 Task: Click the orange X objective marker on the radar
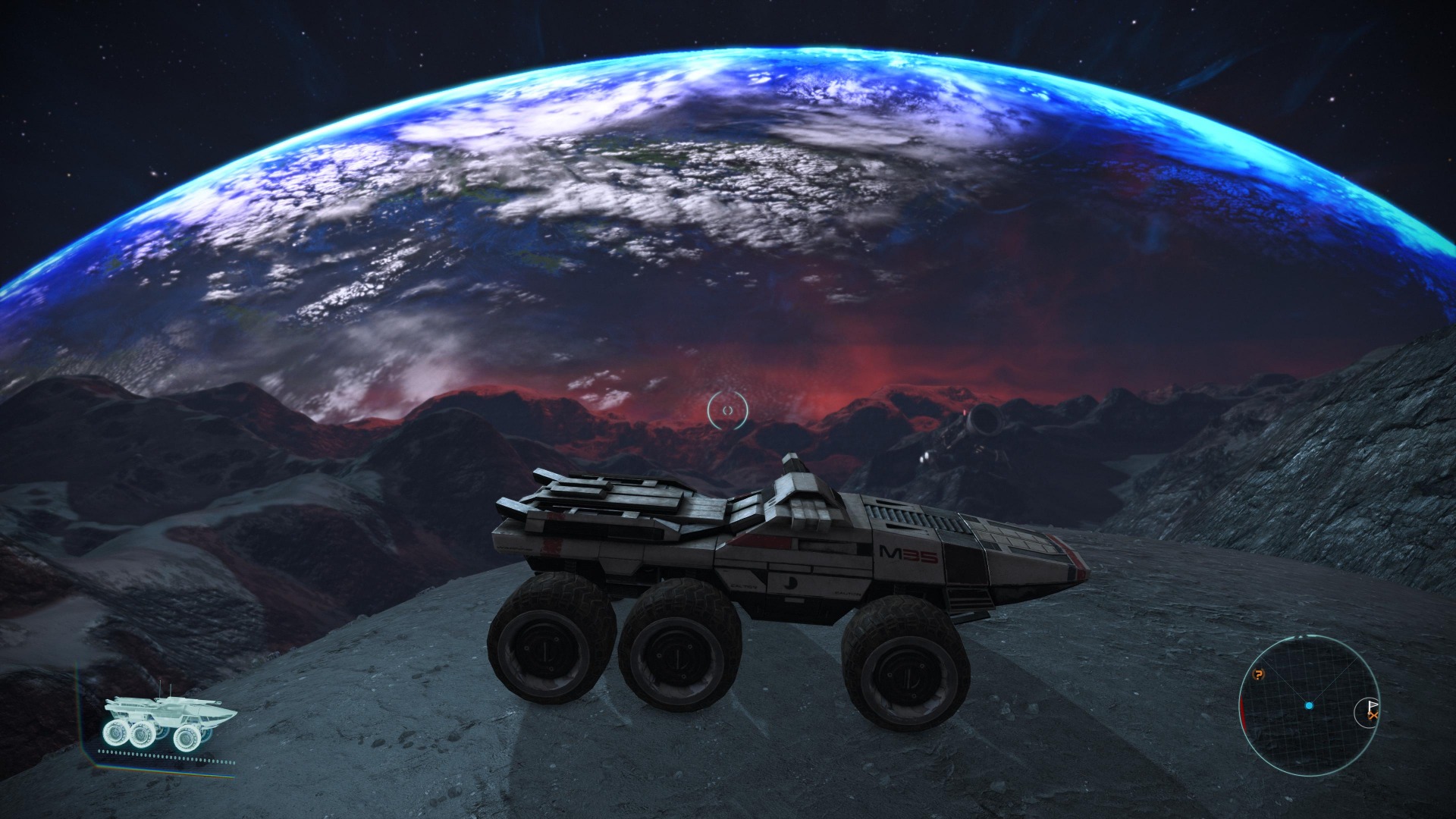click(1373, 715)
